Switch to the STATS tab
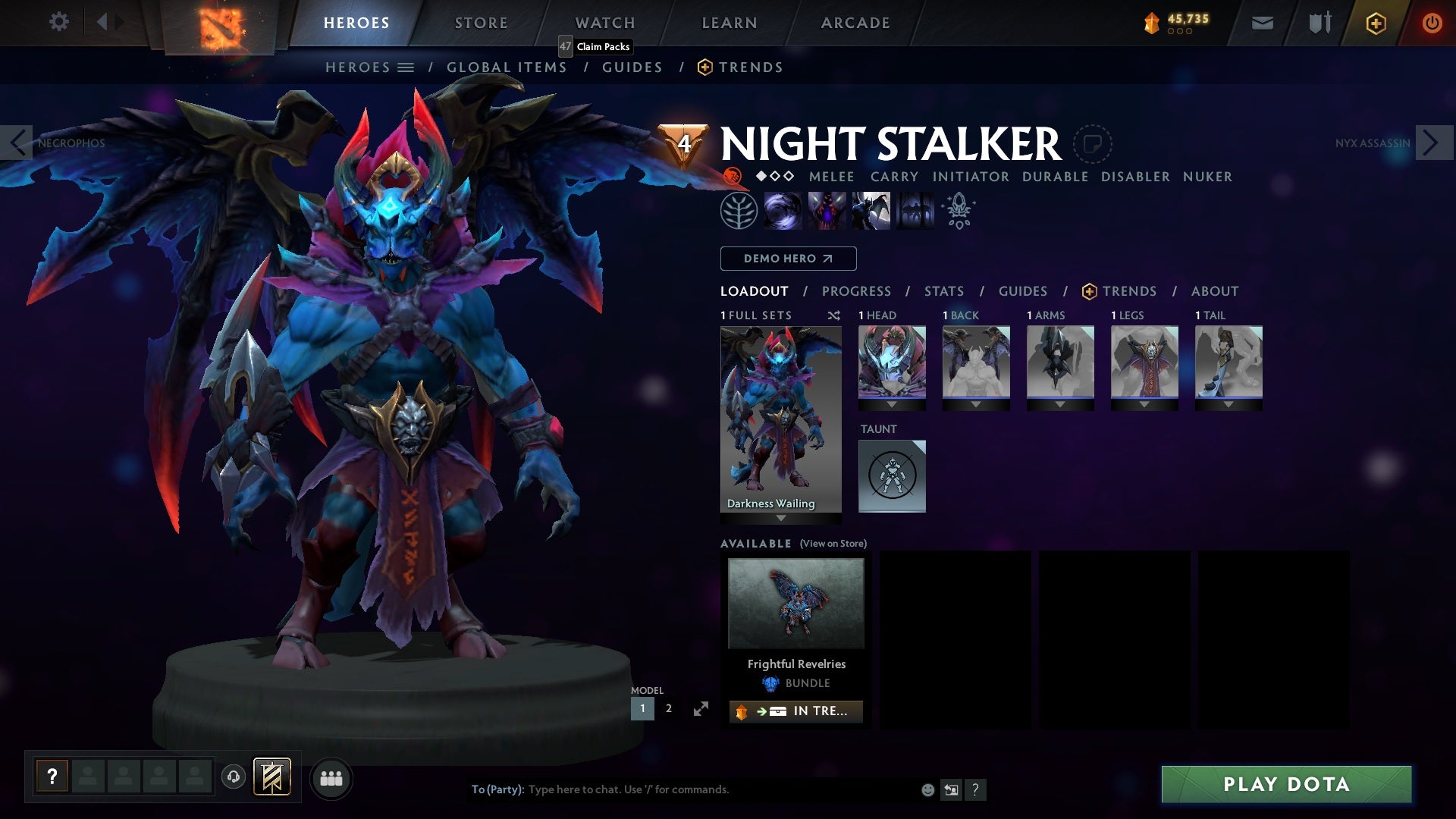 coord(943,290)
